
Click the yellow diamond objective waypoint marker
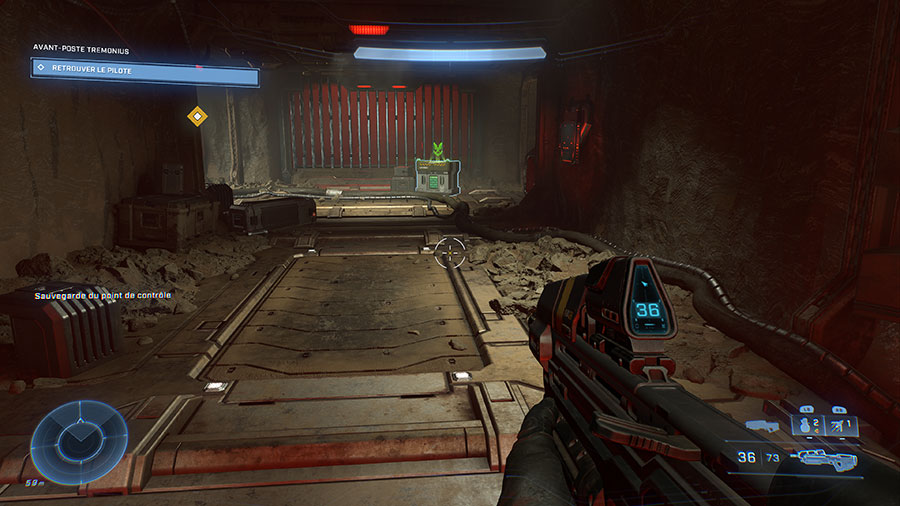click(197, 117)
